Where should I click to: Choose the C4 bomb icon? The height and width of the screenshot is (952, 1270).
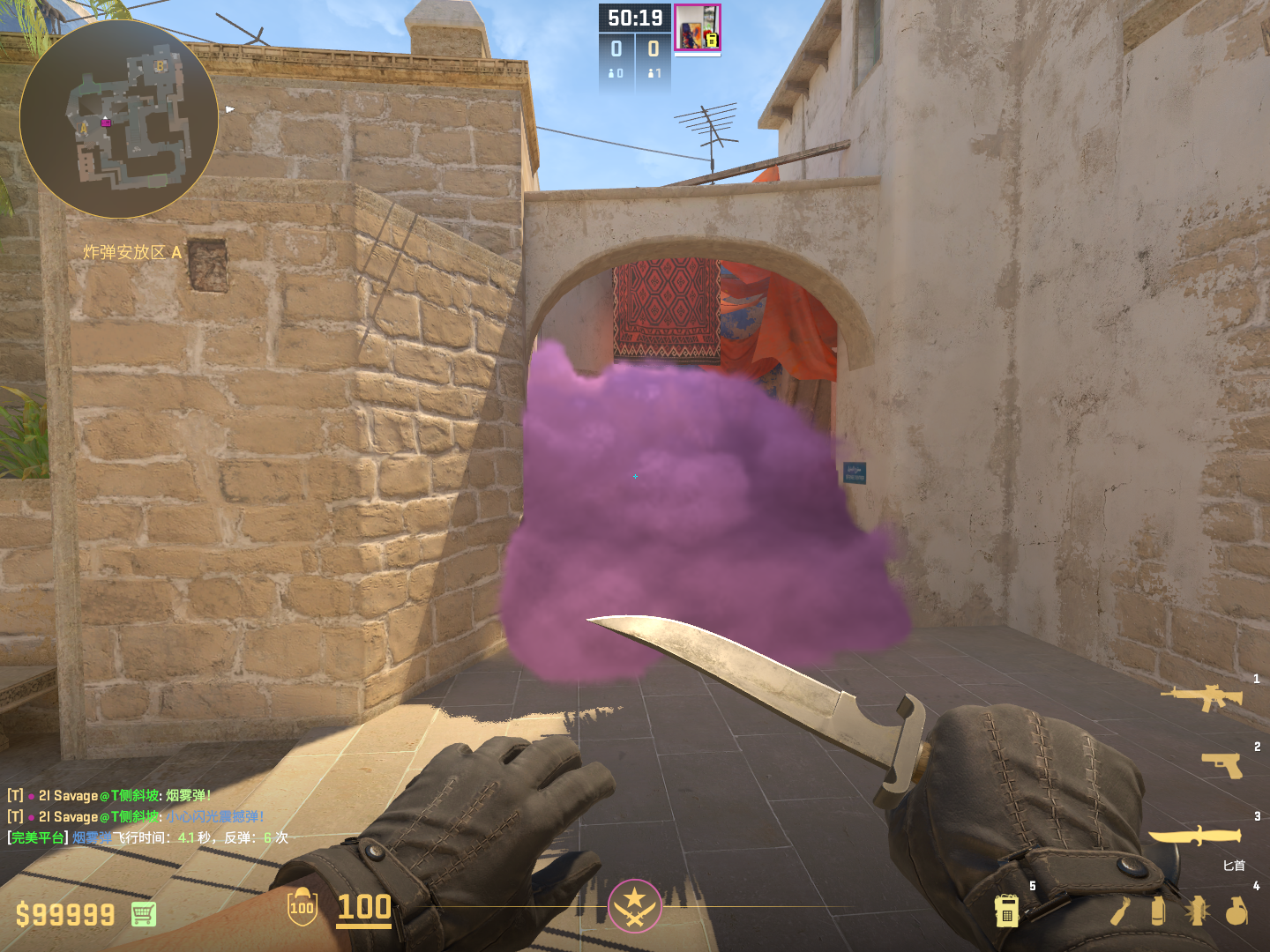(1006, 911)
